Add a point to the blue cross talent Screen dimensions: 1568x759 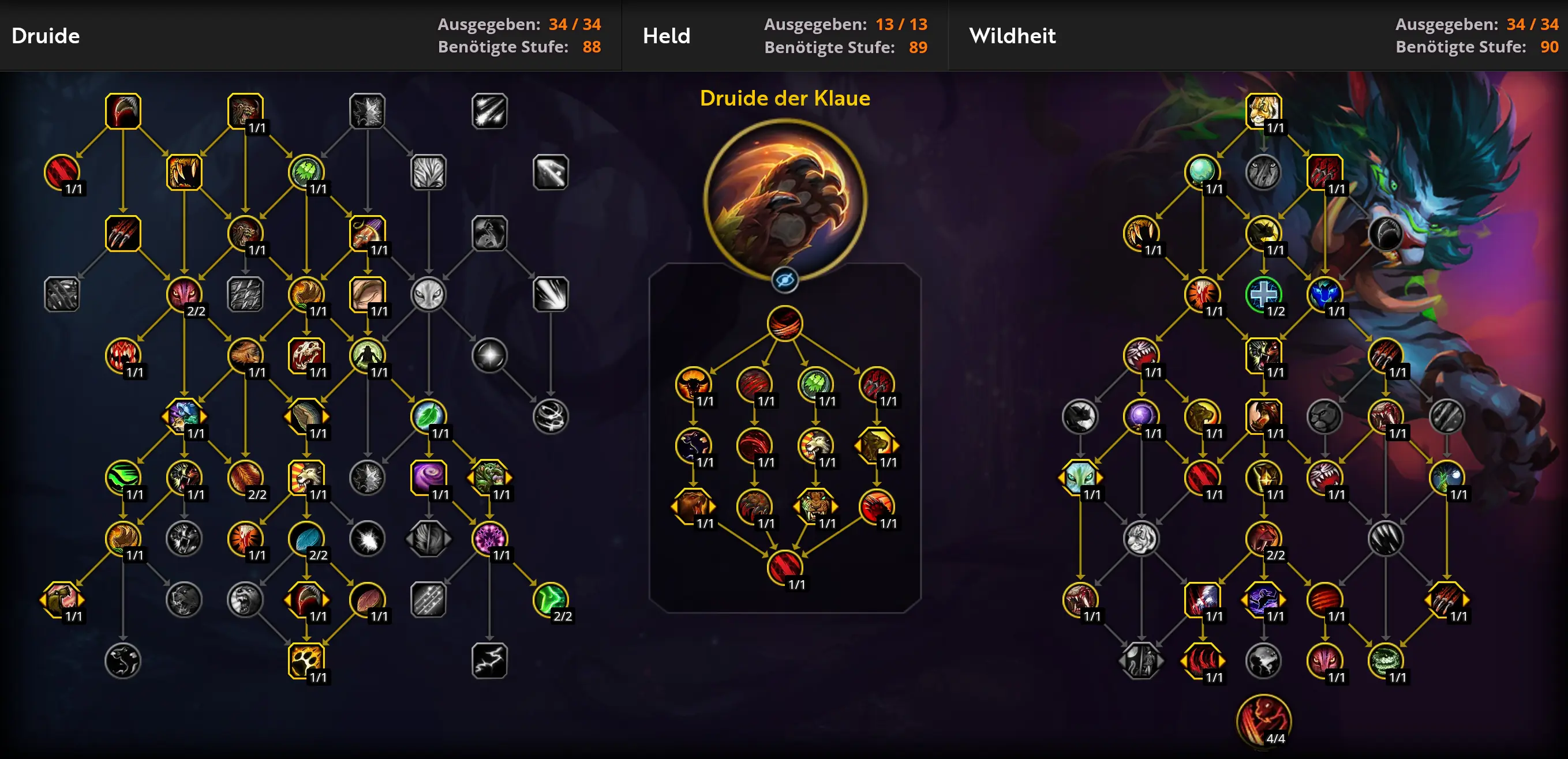point(1263,294)
